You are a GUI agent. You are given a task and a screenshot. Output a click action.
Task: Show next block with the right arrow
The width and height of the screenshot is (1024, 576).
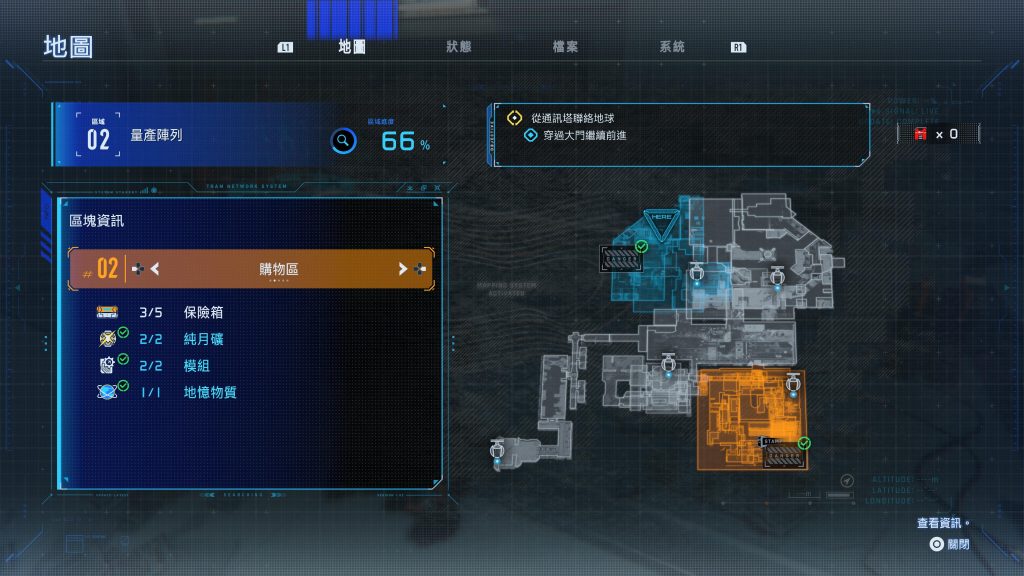click(403, 268)
